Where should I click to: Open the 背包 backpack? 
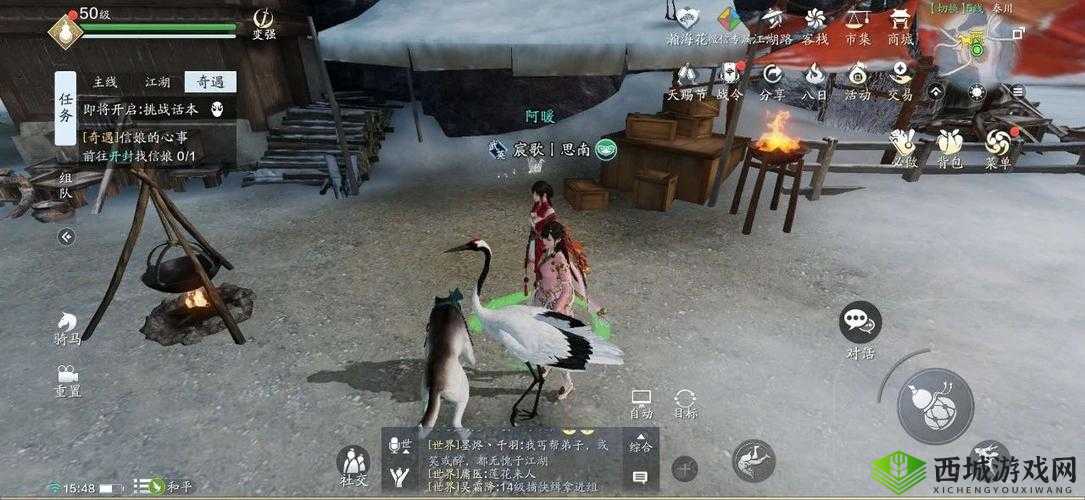(950, 148)
